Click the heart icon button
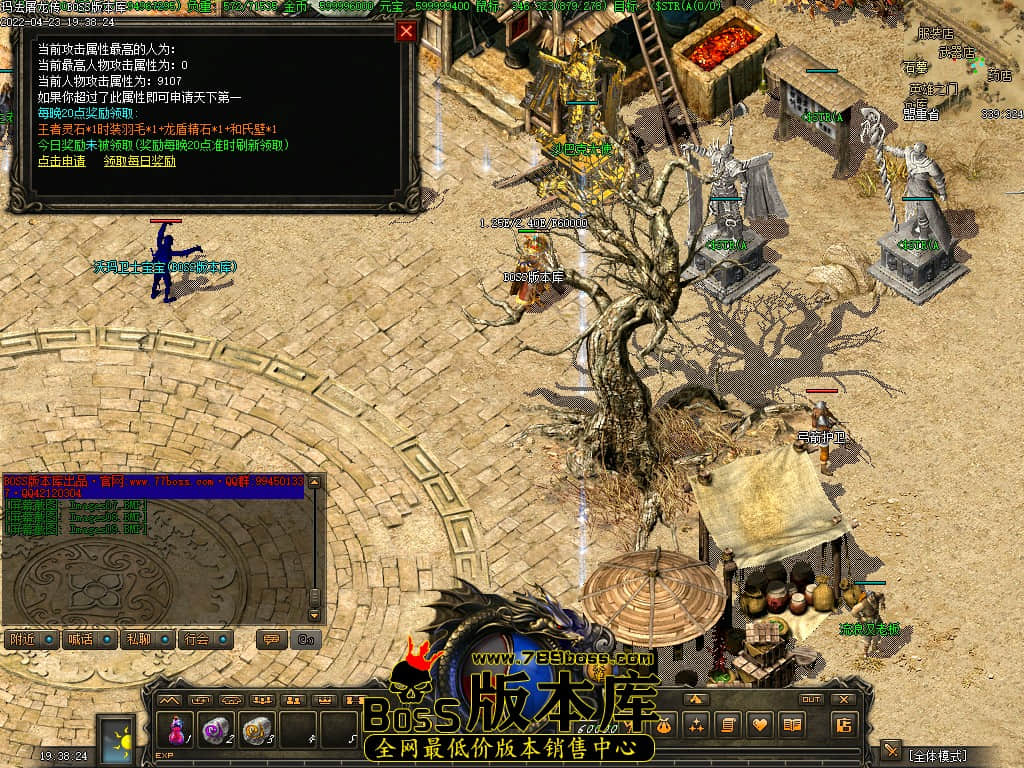The image size is (1024, 768). (x=760, y=725)
